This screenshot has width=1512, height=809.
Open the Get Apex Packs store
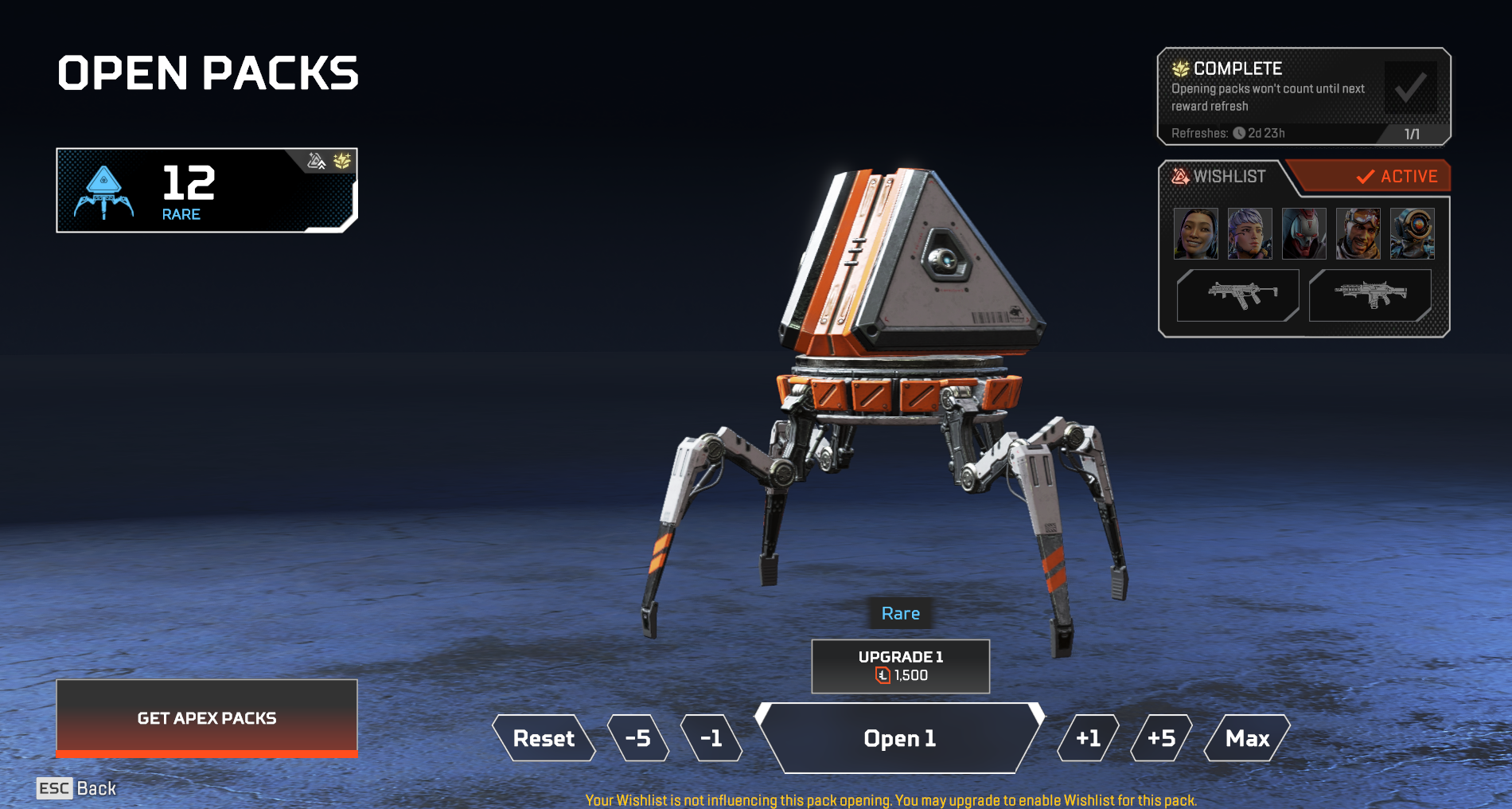coord(207,717)
